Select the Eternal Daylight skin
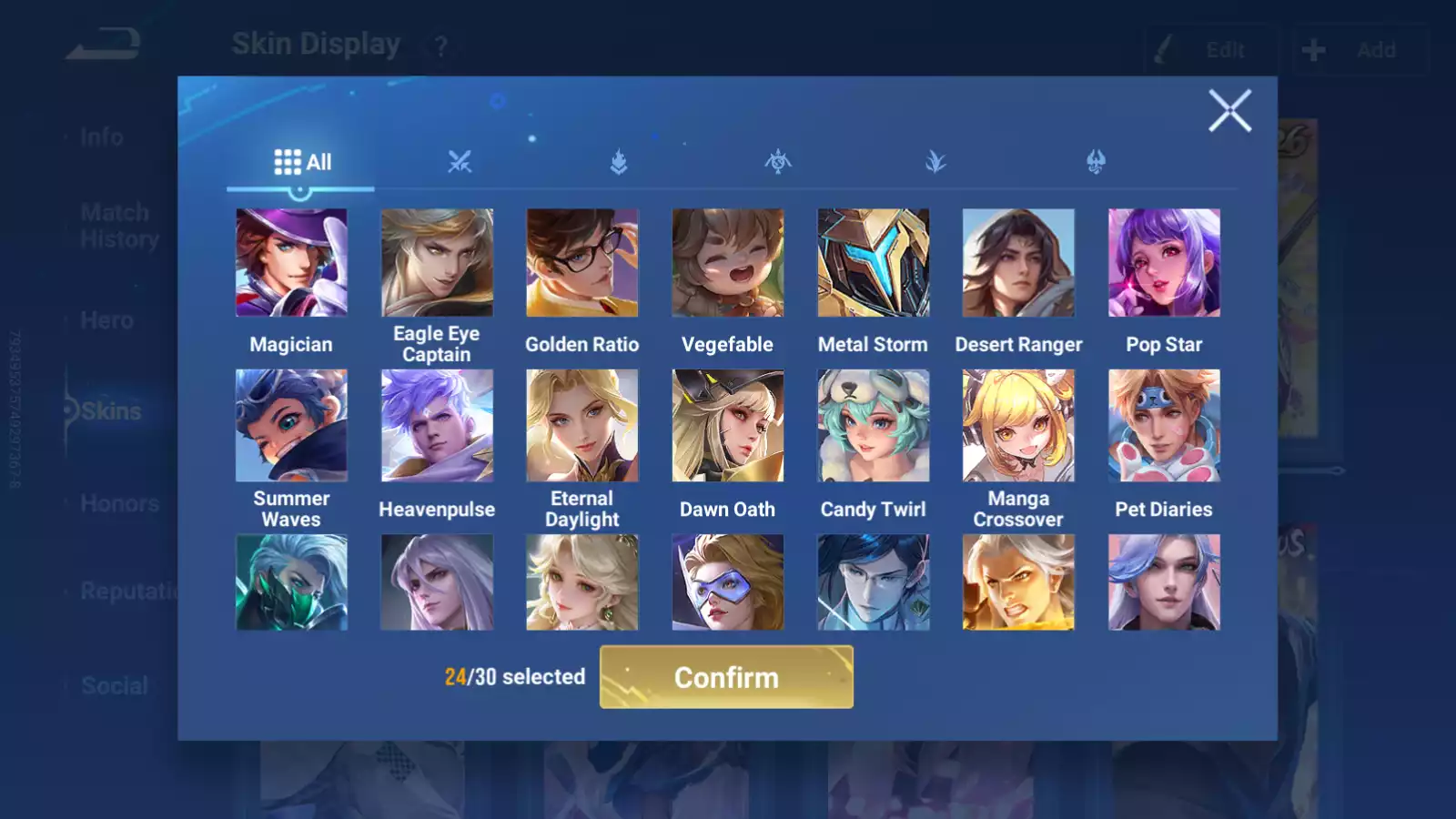The image size is (1456, 819). pyautogui.click(x=582, y=425)
